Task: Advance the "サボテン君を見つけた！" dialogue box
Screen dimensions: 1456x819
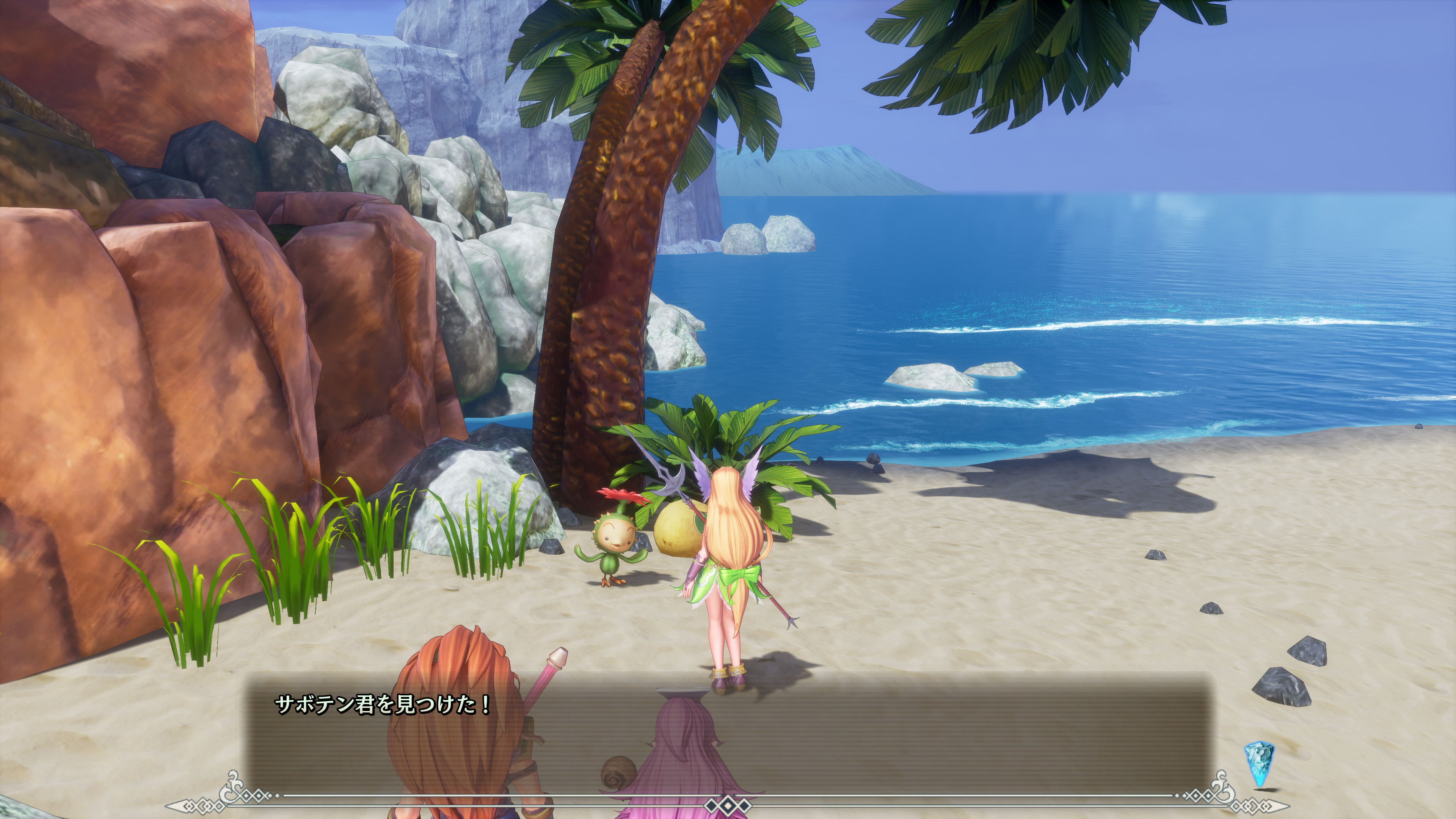Action: tap(728, 735)
